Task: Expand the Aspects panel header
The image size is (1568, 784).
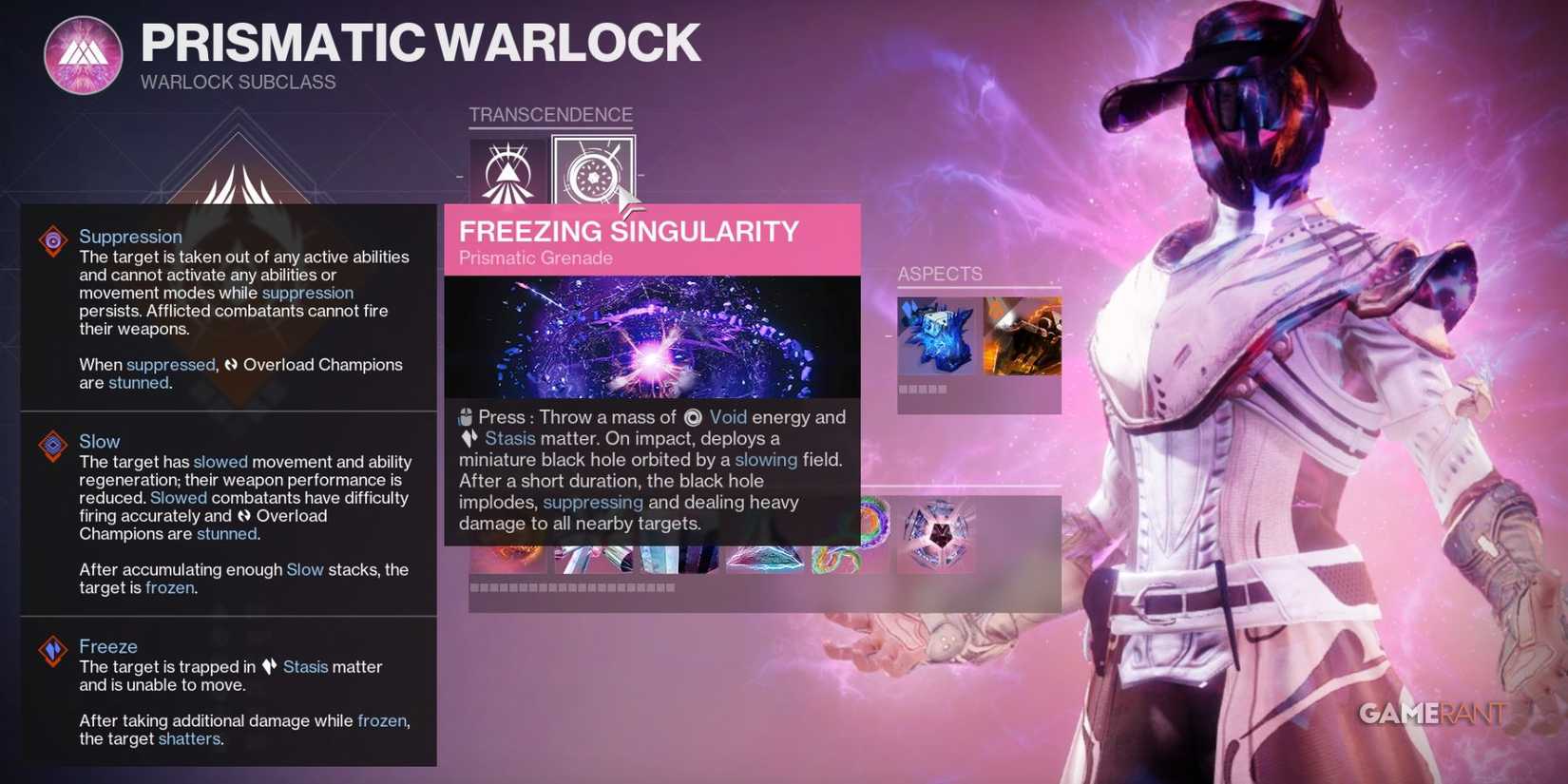Action: [940, 274]
